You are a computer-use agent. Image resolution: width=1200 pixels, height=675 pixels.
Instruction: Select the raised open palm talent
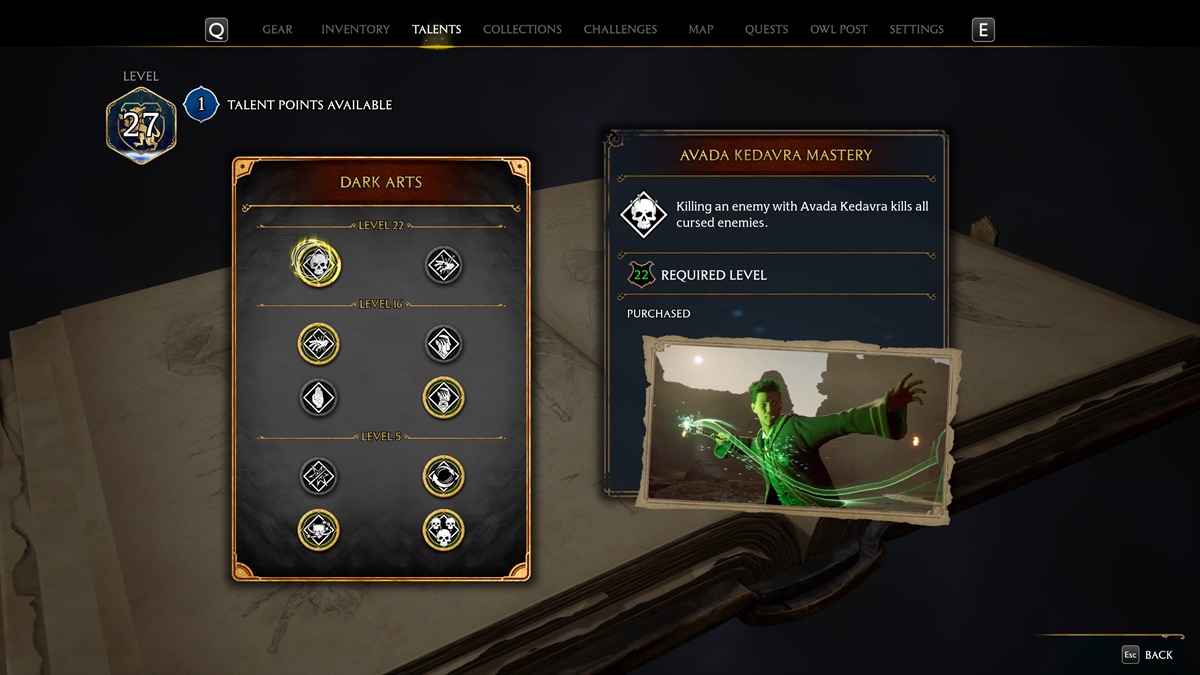tap(318, 397)
